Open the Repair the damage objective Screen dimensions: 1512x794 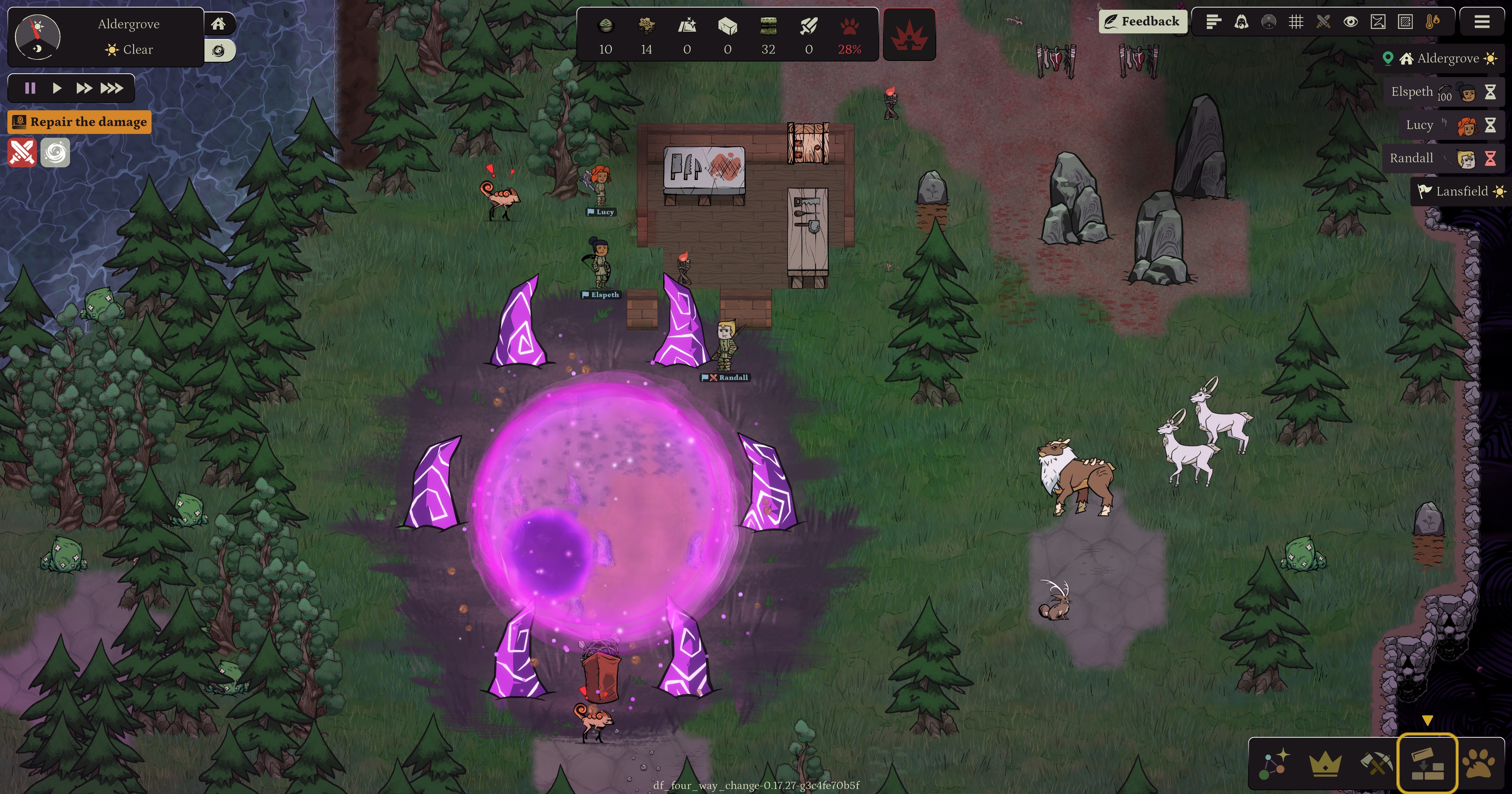[80, 122]
